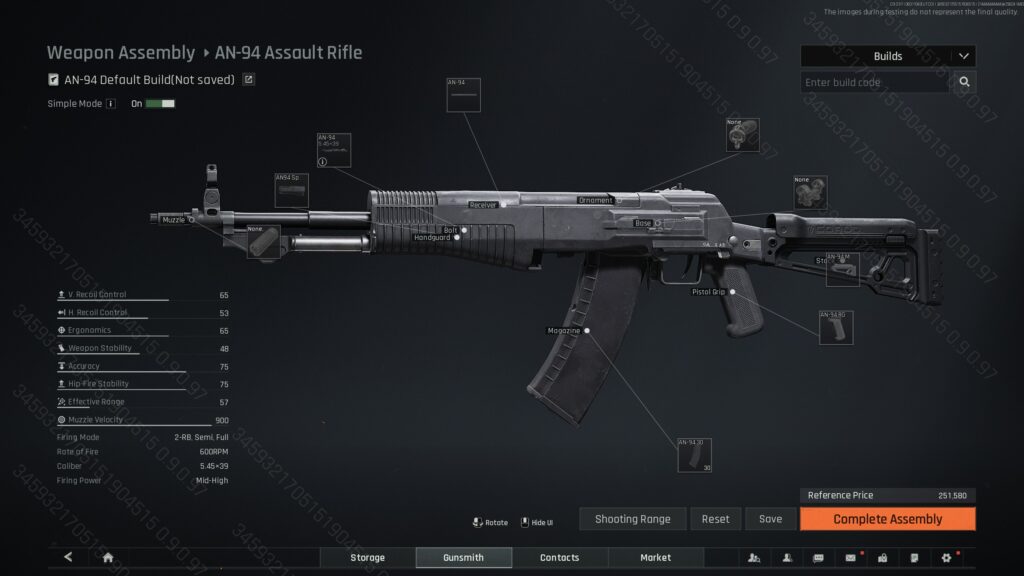This screenshot has width=1024, height=576.
Task: Click the Complete Assembly button
Action: point(887,519)
